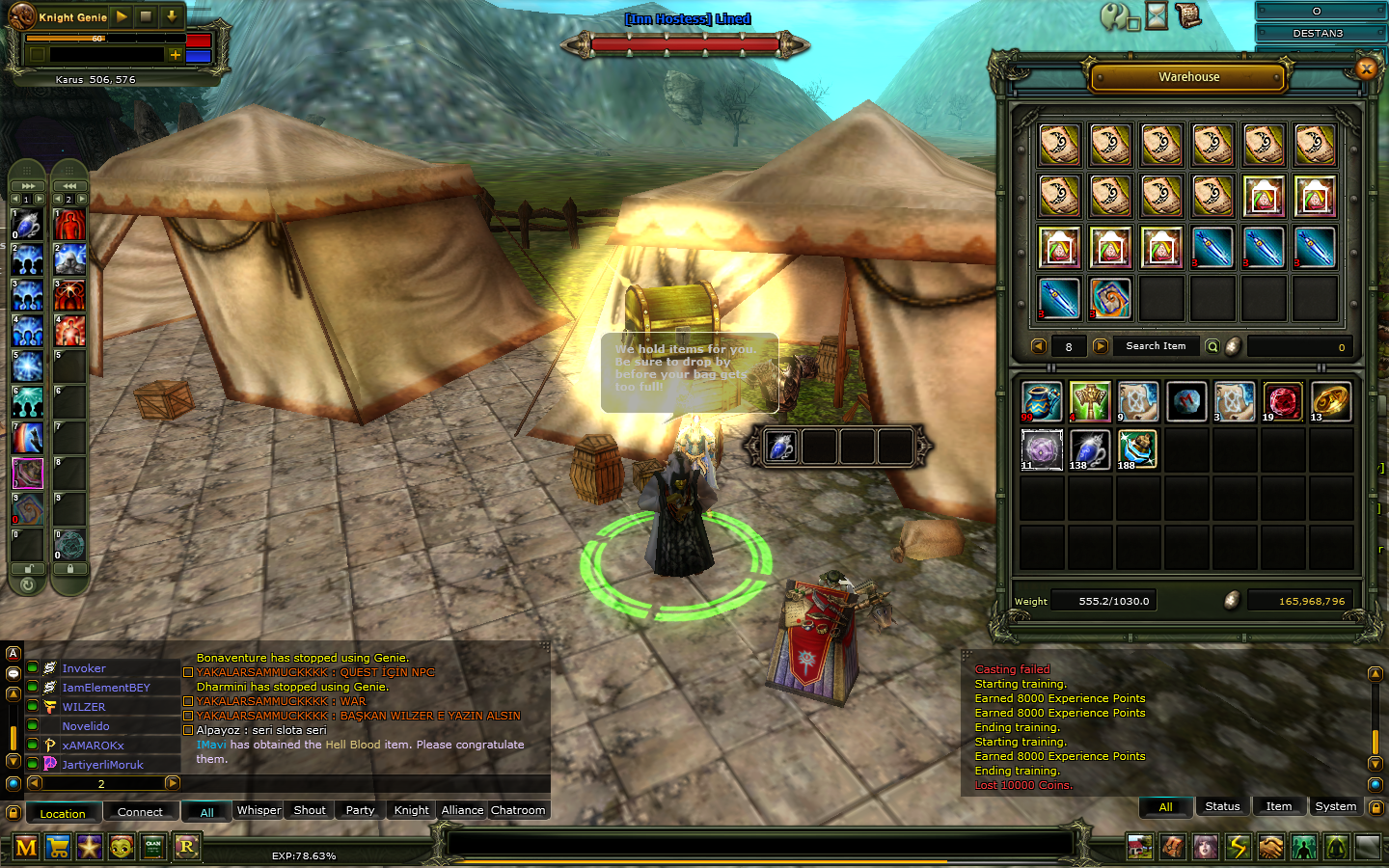This screenshot has height=868, width=1389.
Task: Select the Power-Up Store R icon
Action: tap(187, 847)
